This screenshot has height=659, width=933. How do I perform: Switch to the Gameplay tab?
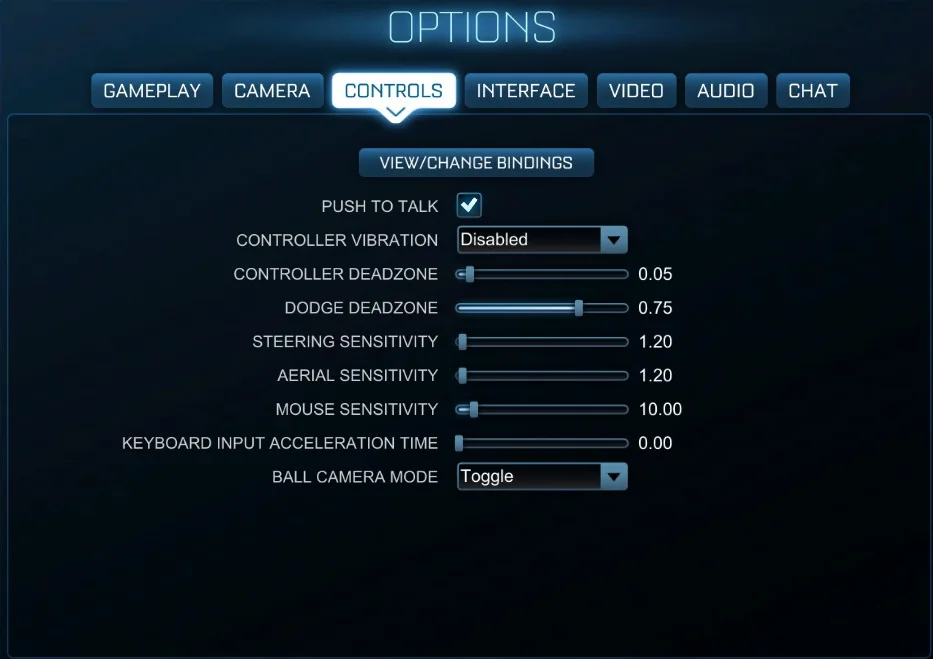[x=152, y=91]
